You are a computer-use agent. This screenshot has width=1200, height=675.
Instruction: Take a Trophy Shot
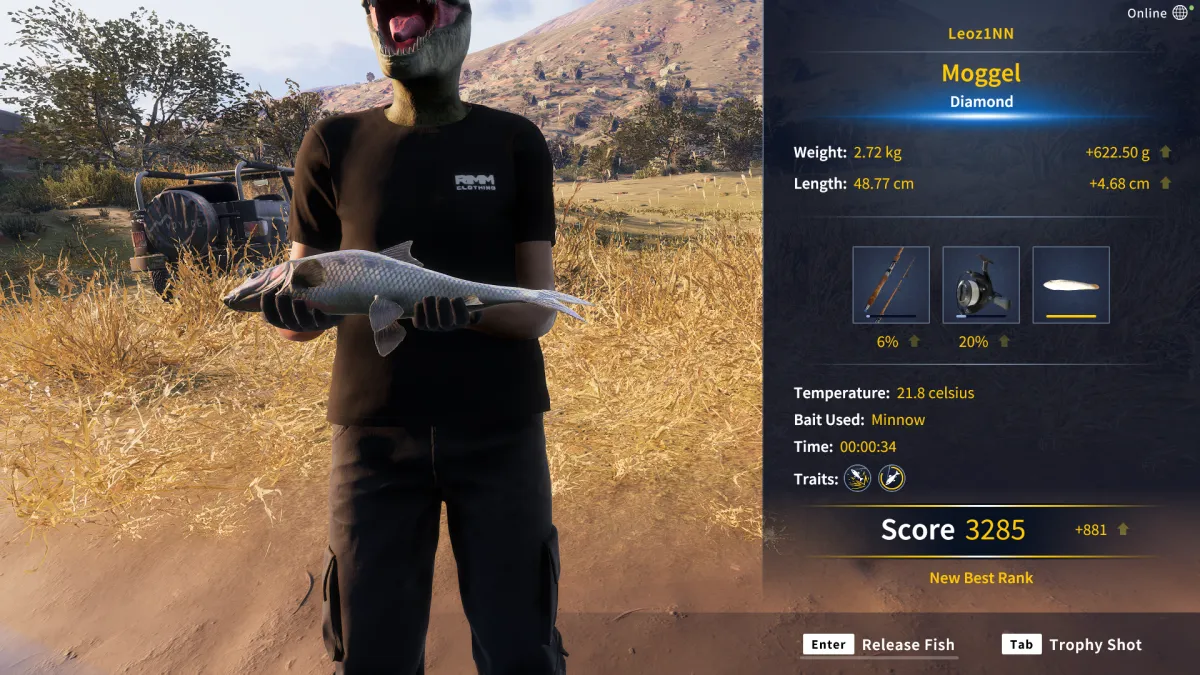click(x=1072, y=645)
